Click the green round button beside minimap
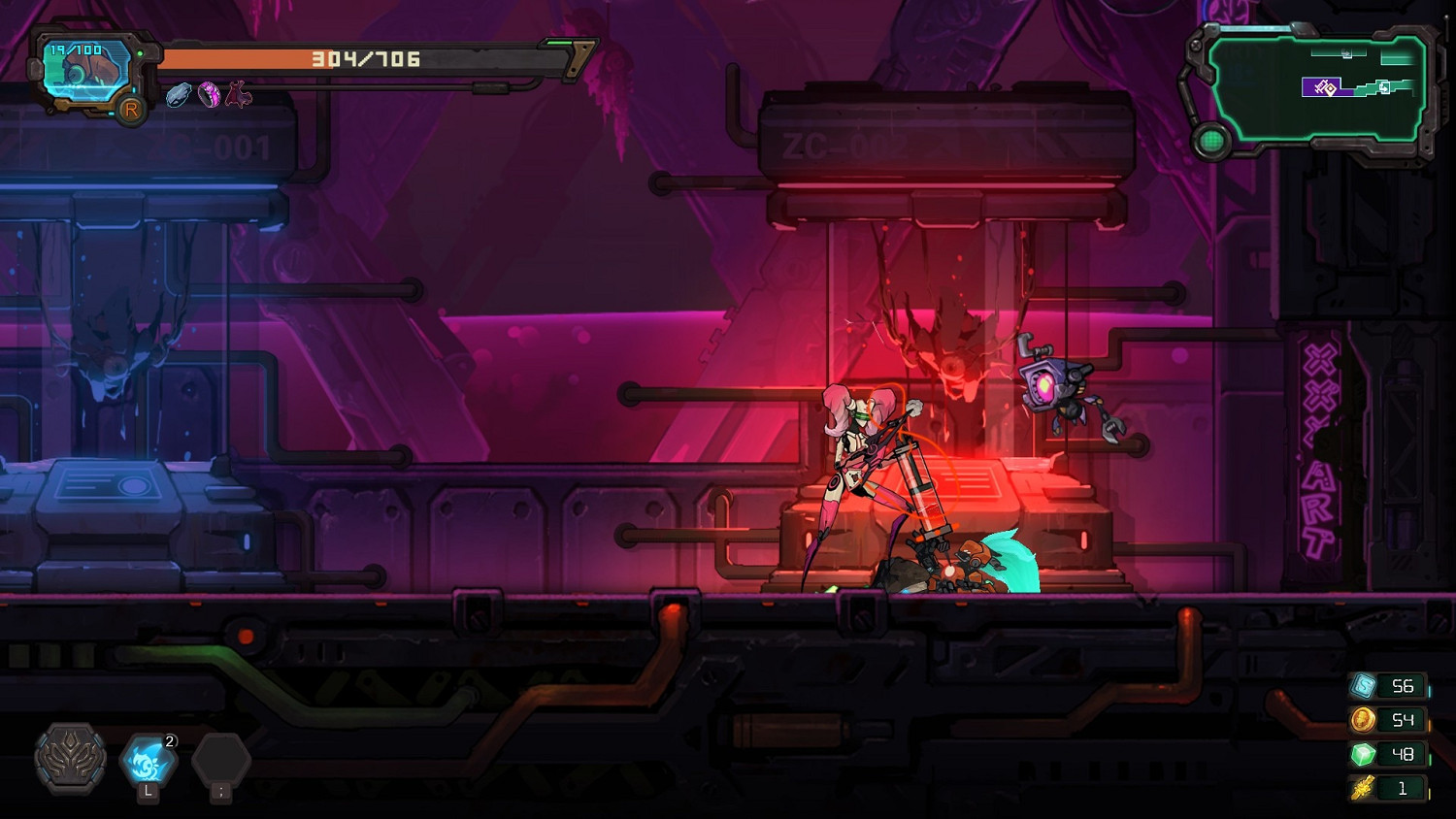The width and height of the screenshot is (1456, 819). tap(1211, 142)
